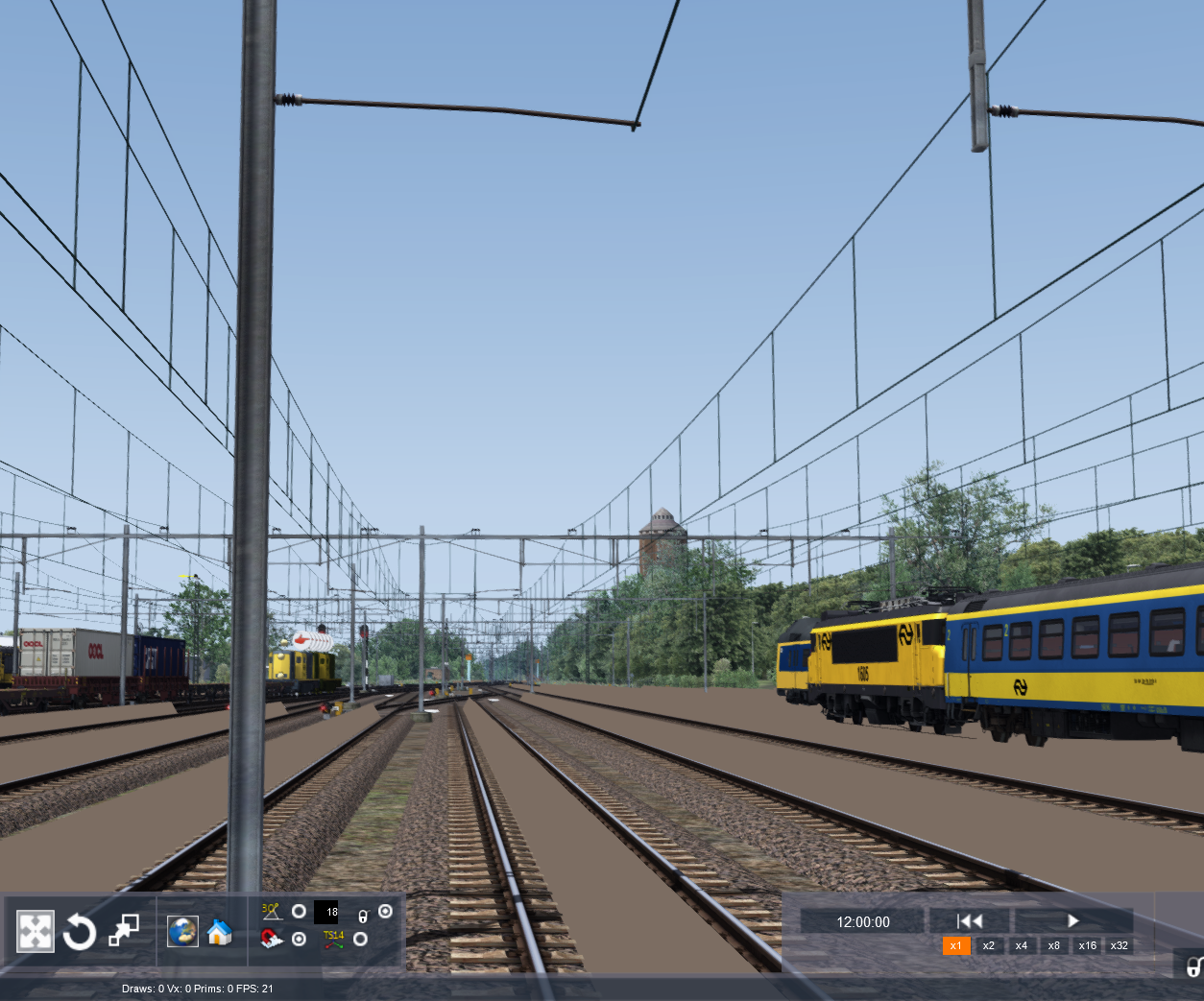Viewport: 1204px width, 1001px height.
Task: Speed up time to x32
Action: click(1119, 945)
